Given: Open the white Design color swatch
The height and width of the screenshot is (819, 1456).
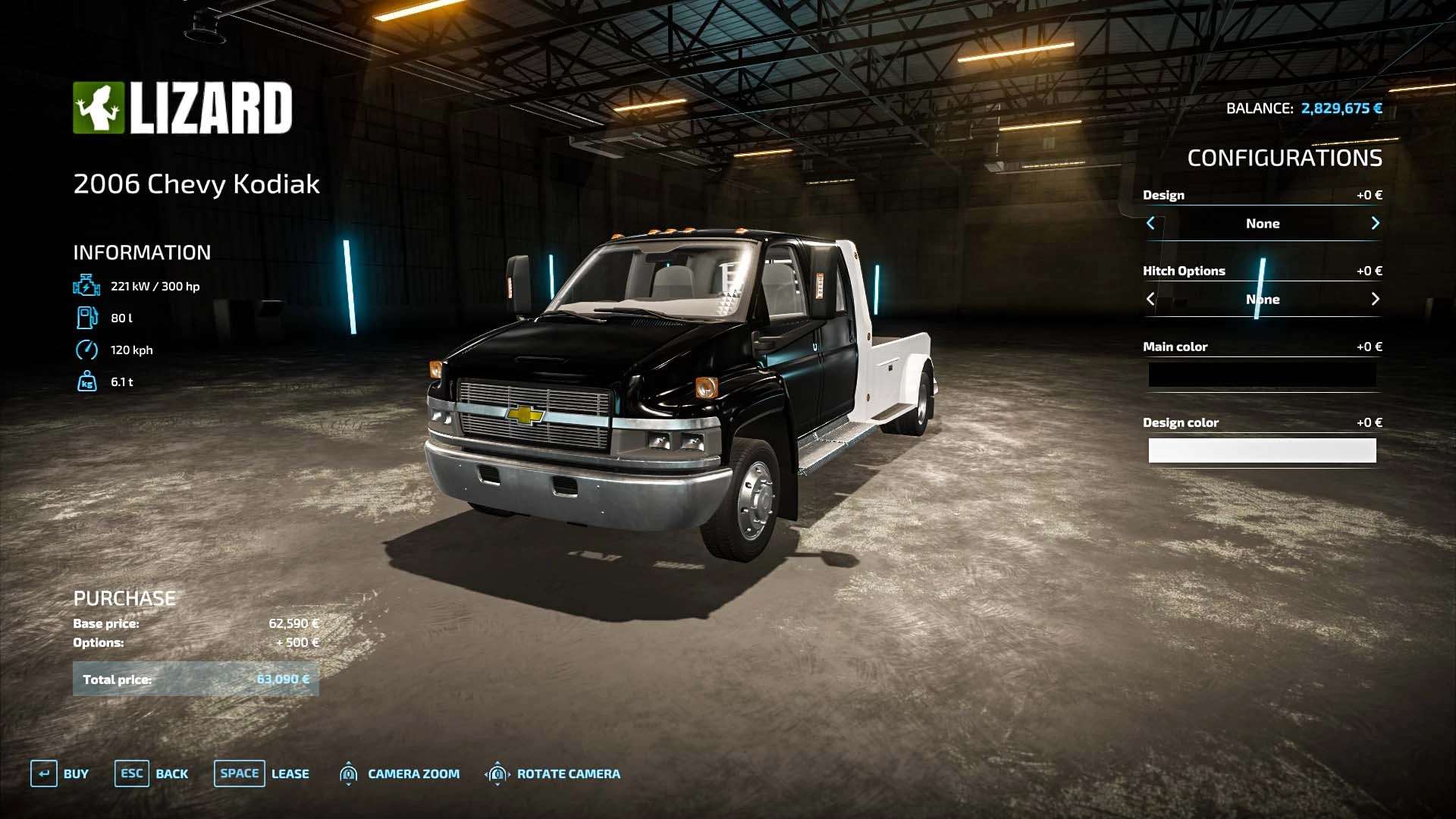Looking at the screenshot, I should coord(1262,450).
